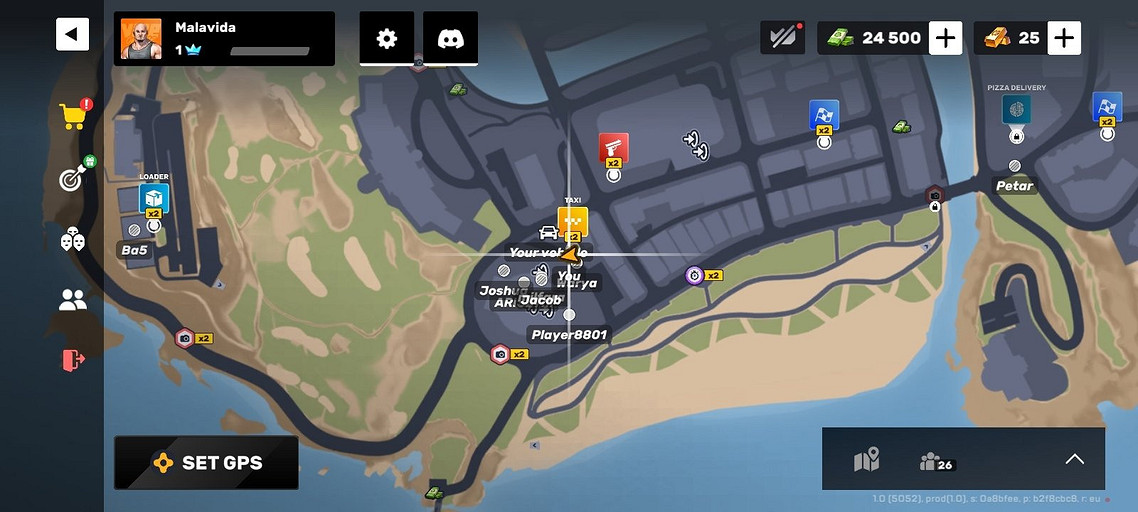This screenshot has height=512, width=1138.
Task: Select the Taxi job marker
Action: pos(573,221)
